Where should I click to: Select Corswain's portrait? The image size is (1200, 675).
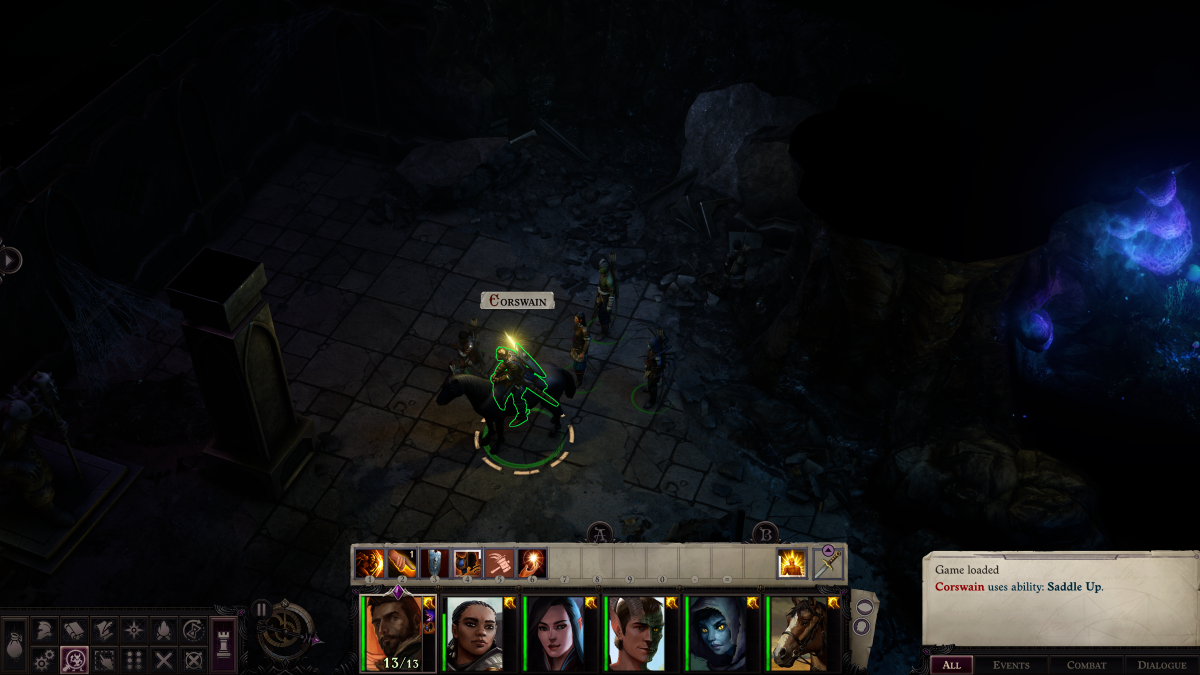point(394,633)
